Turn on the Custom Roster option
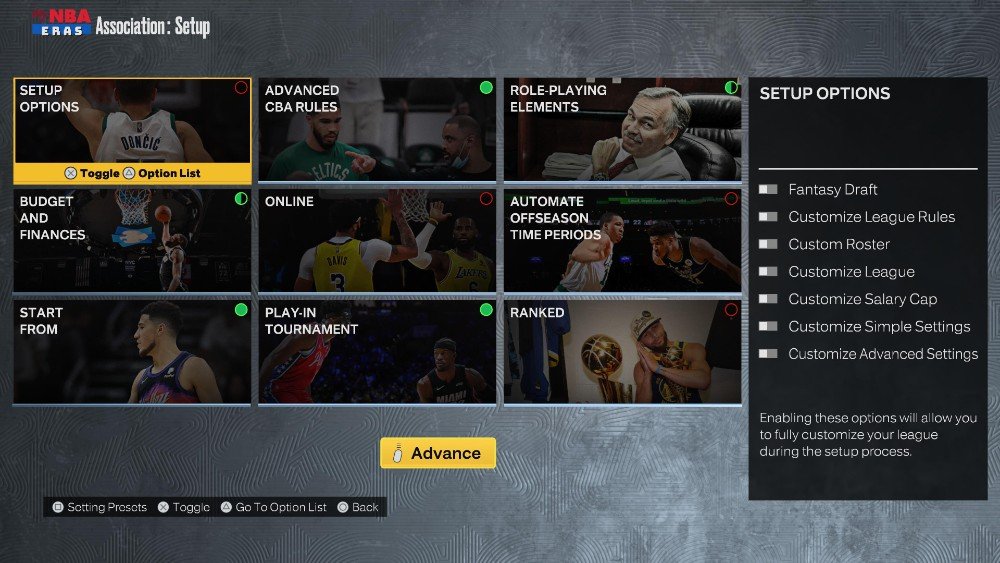Screen dimensions: 1000x563 pos(768,244)
